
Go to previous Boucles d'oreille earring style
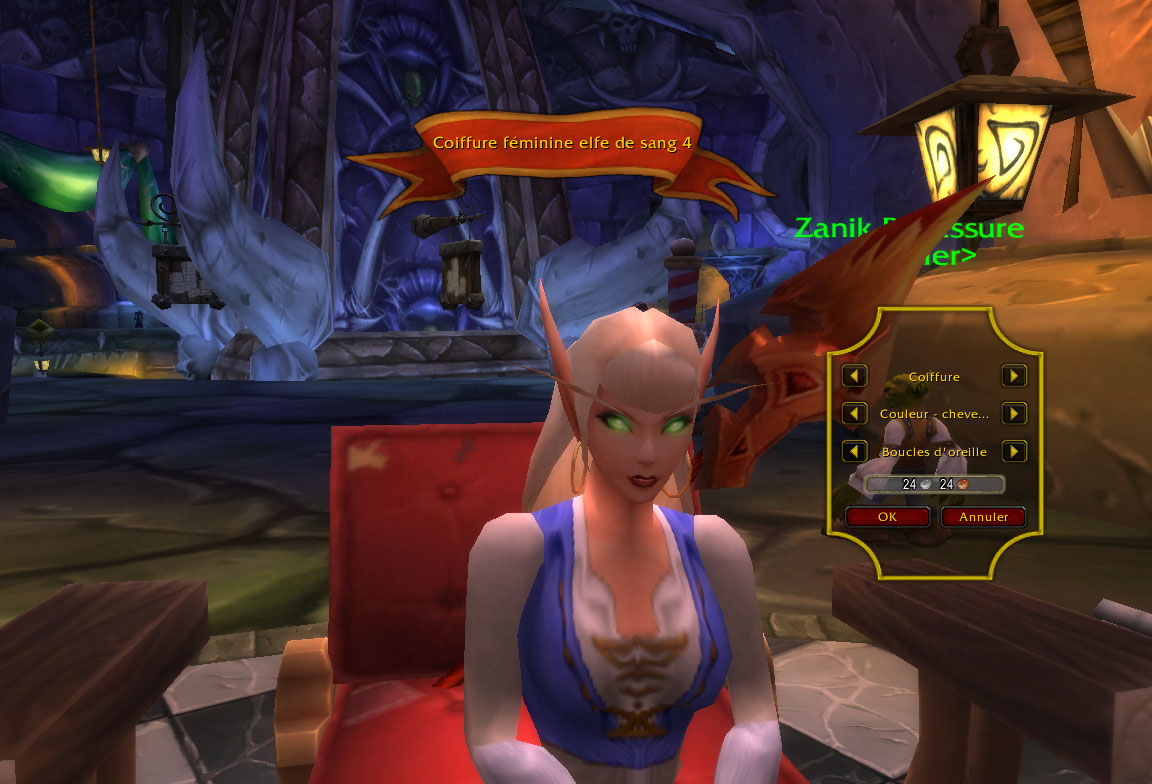coord(854,451)
